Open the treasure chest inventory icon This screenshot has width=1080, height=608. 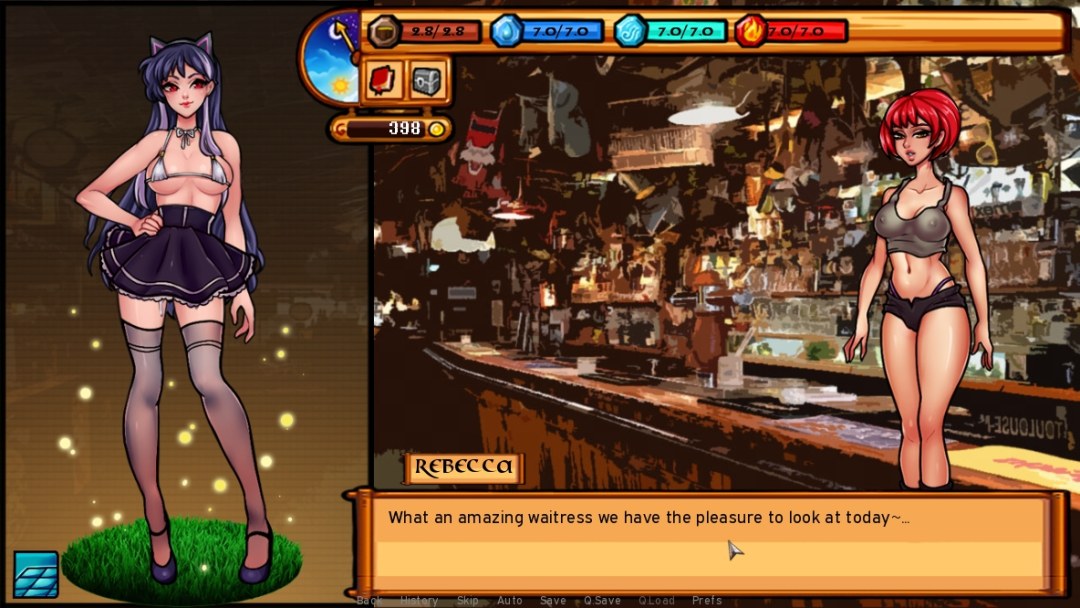click(x=427, y=80)
